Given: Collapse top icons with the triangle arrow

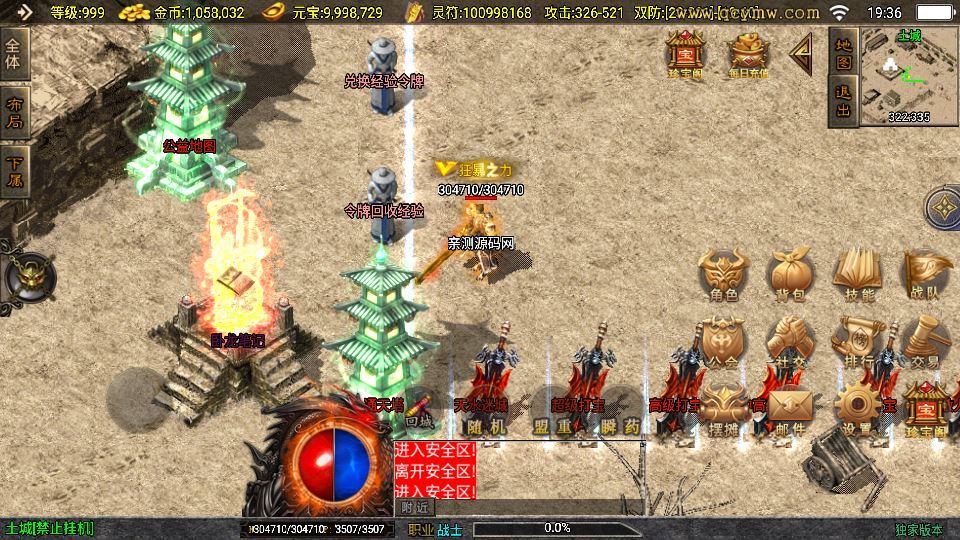Looking at the screenshot, I should (x=802, y=53).
